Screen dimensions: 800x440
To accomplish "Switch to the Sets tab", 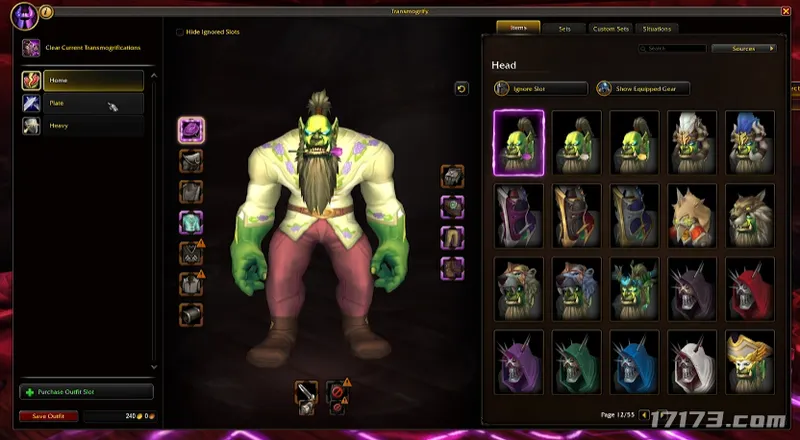I will click(565, 29).
